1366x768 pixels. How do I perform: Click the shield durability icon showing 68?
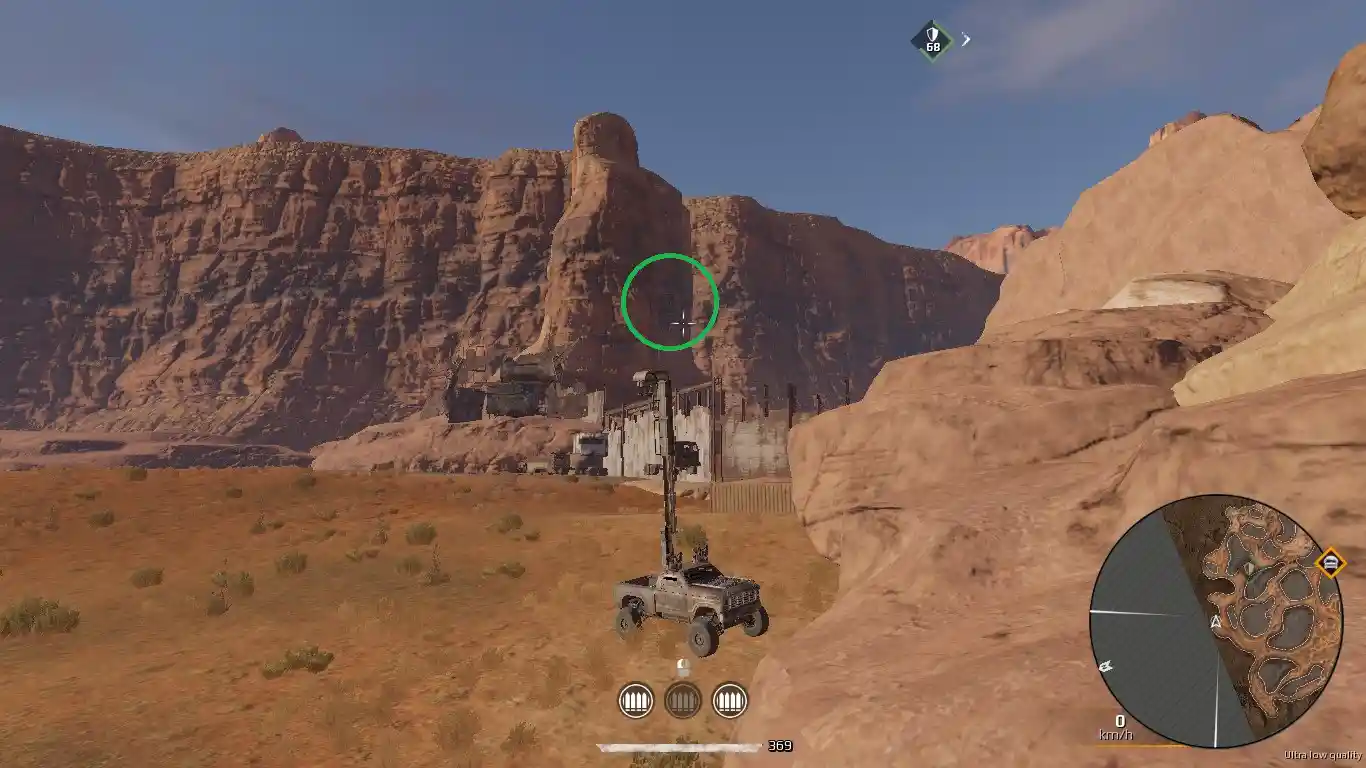(933, 40)
